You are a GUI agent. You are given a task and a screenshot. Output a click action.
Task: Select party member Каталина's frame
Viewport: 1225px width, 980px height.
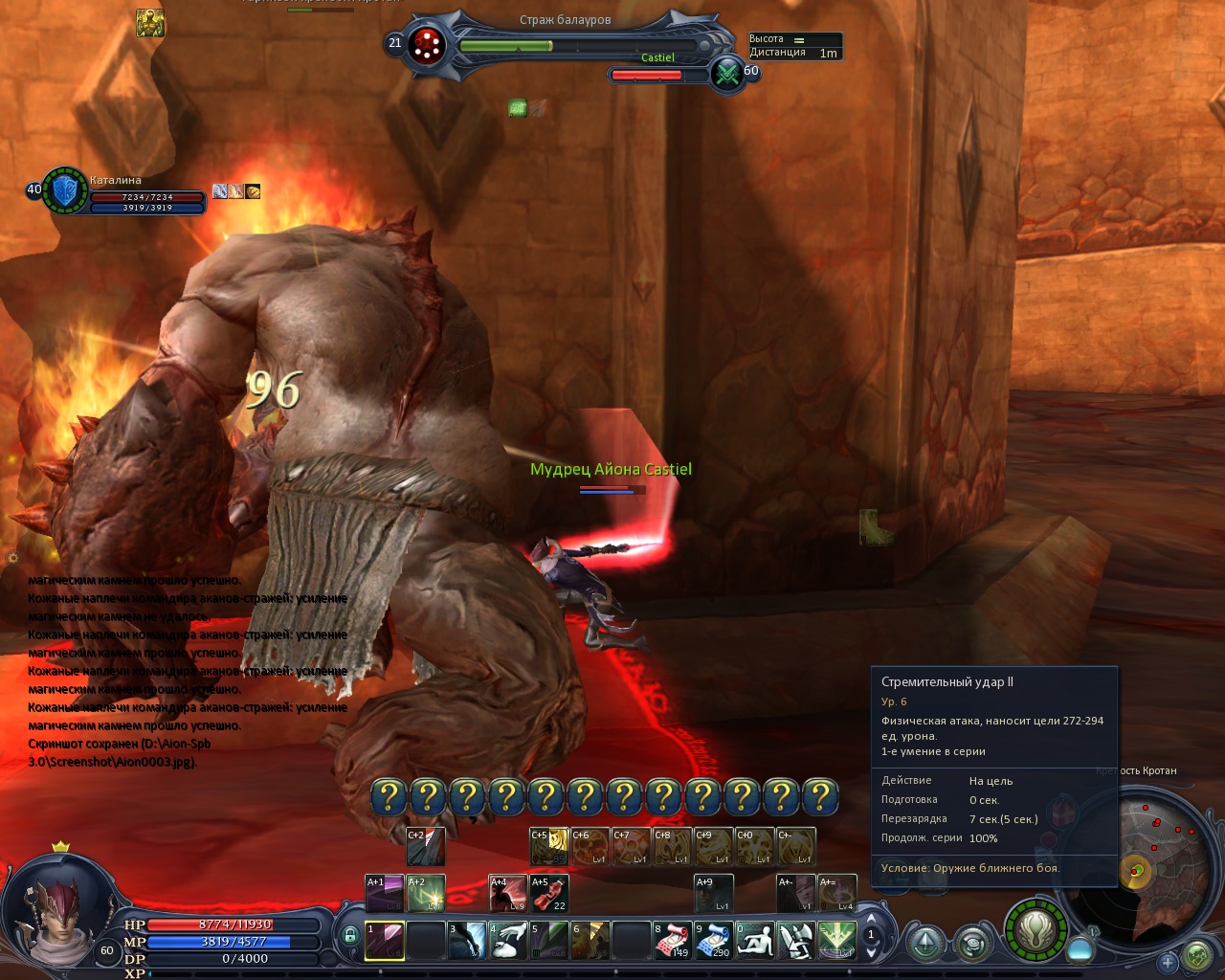click(x=66, y=190)
